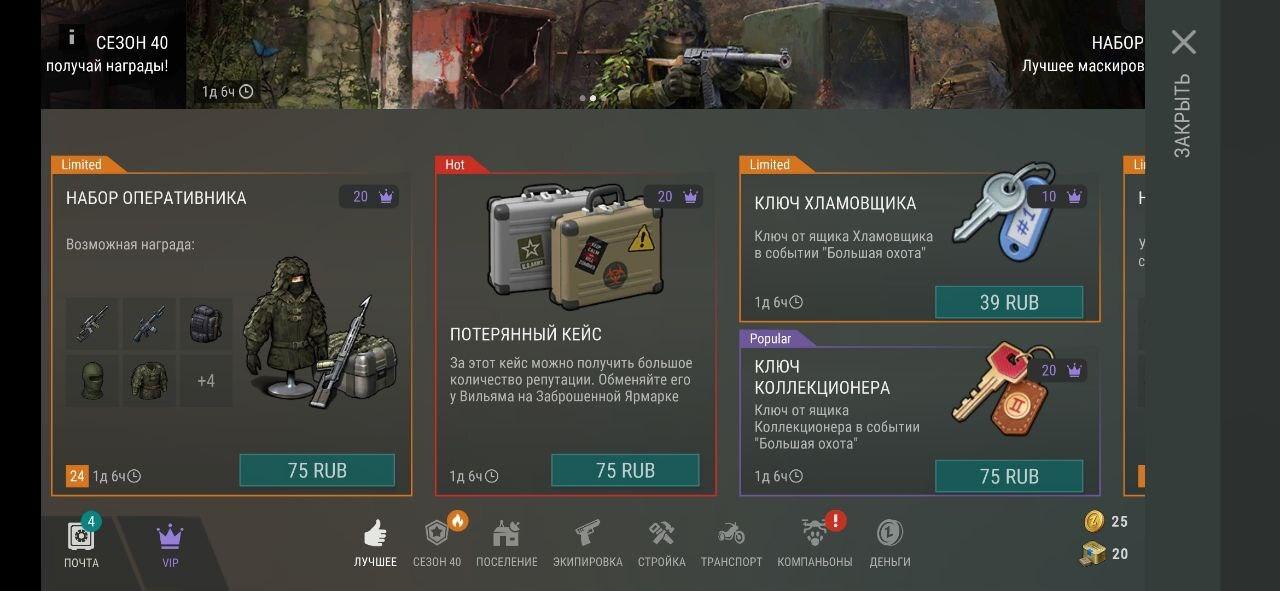Image resolution: width=1280 pixels, height=591 pixels.
Task: View the +4 additional rewards slot
Action: (x=206, y=381)
